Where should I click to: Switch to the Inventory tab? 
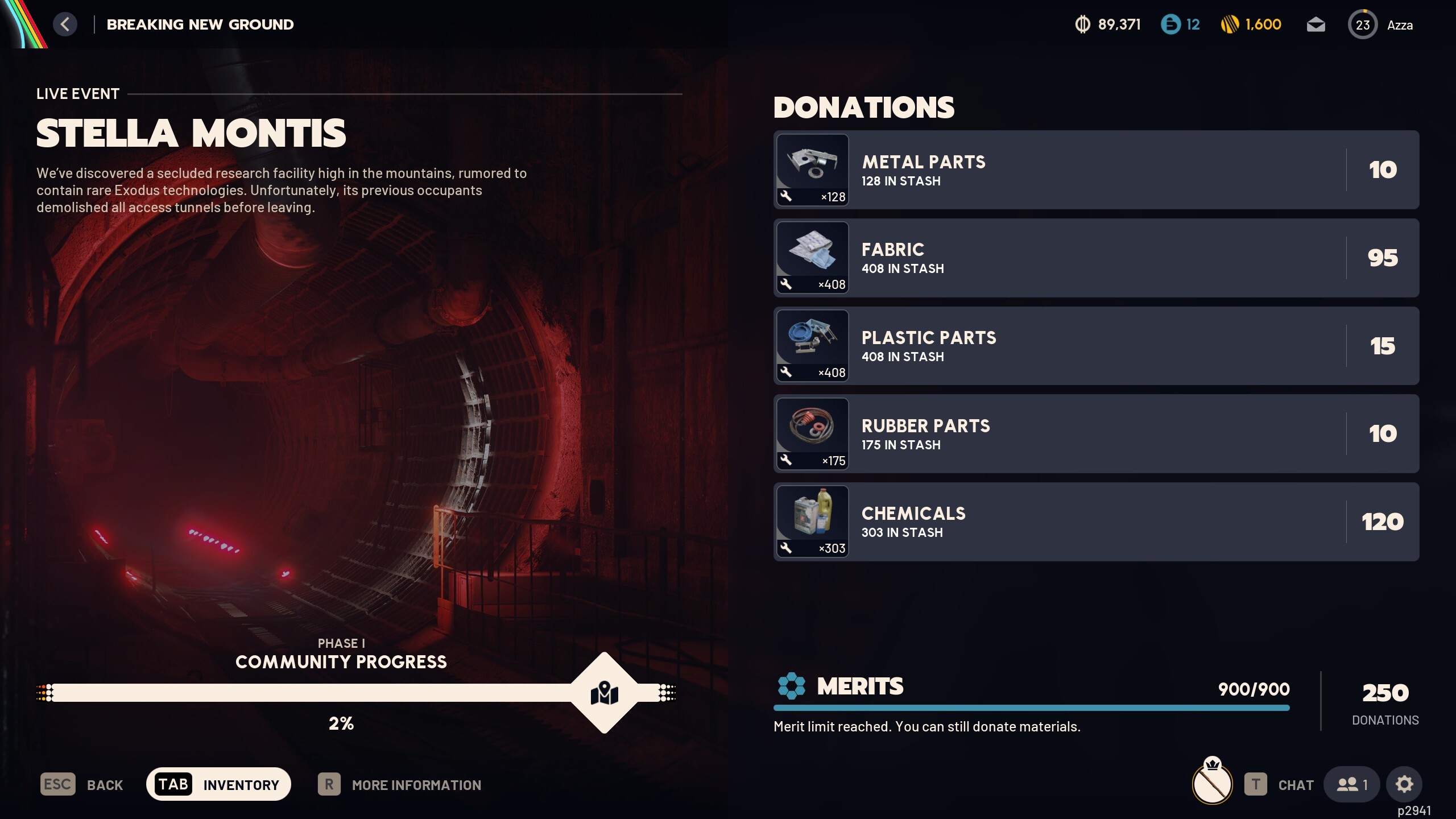point(218,784)
